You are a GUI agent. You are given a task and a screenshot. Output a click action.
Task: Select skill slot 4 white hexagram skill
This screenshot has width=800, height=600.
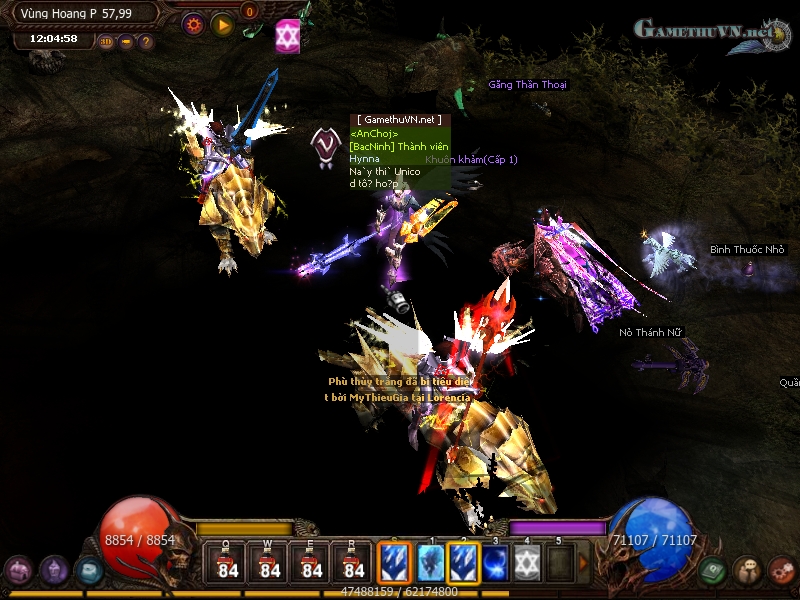coord(527,562)
